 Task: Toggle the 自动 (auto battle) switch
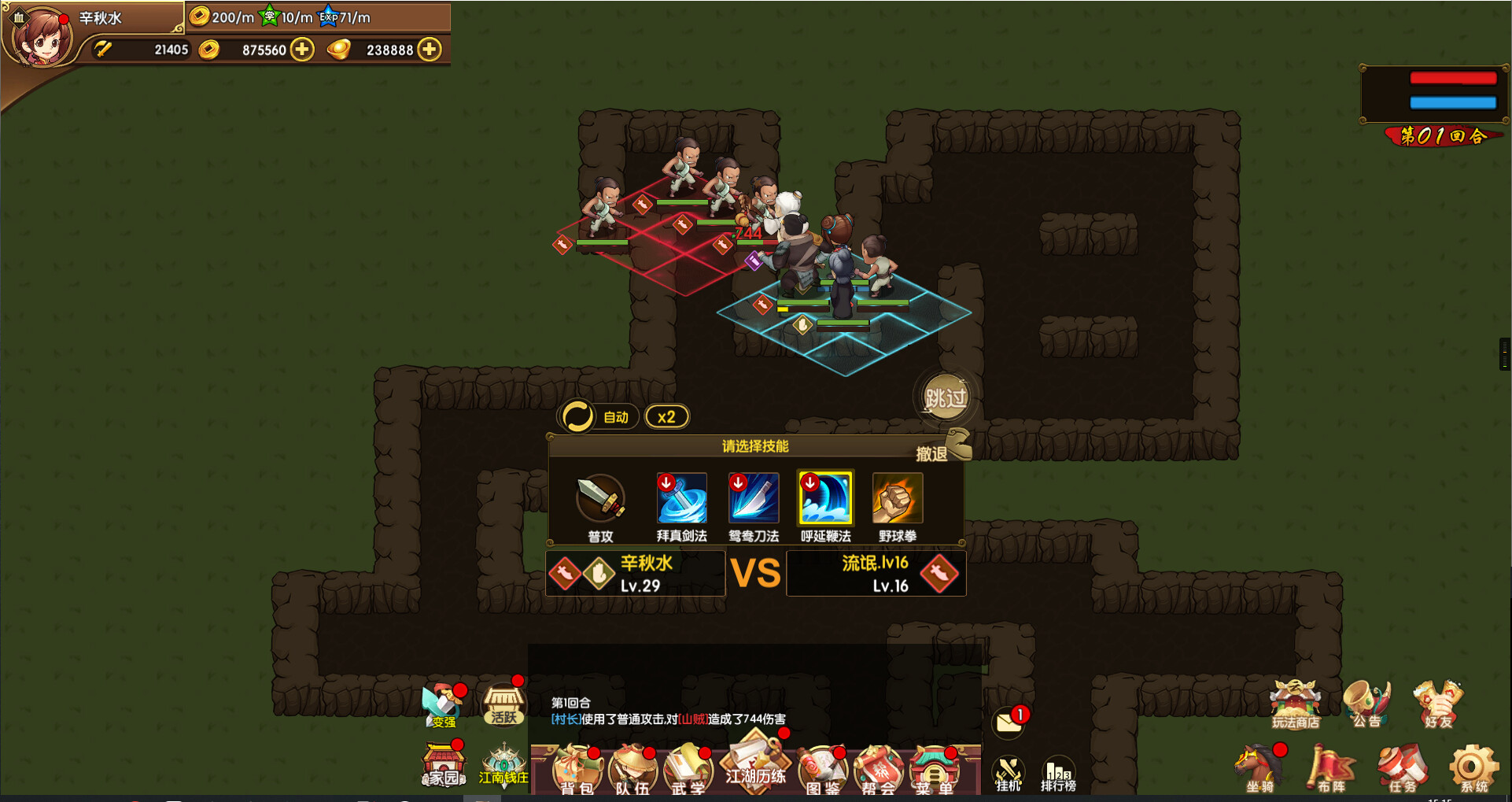598,416
